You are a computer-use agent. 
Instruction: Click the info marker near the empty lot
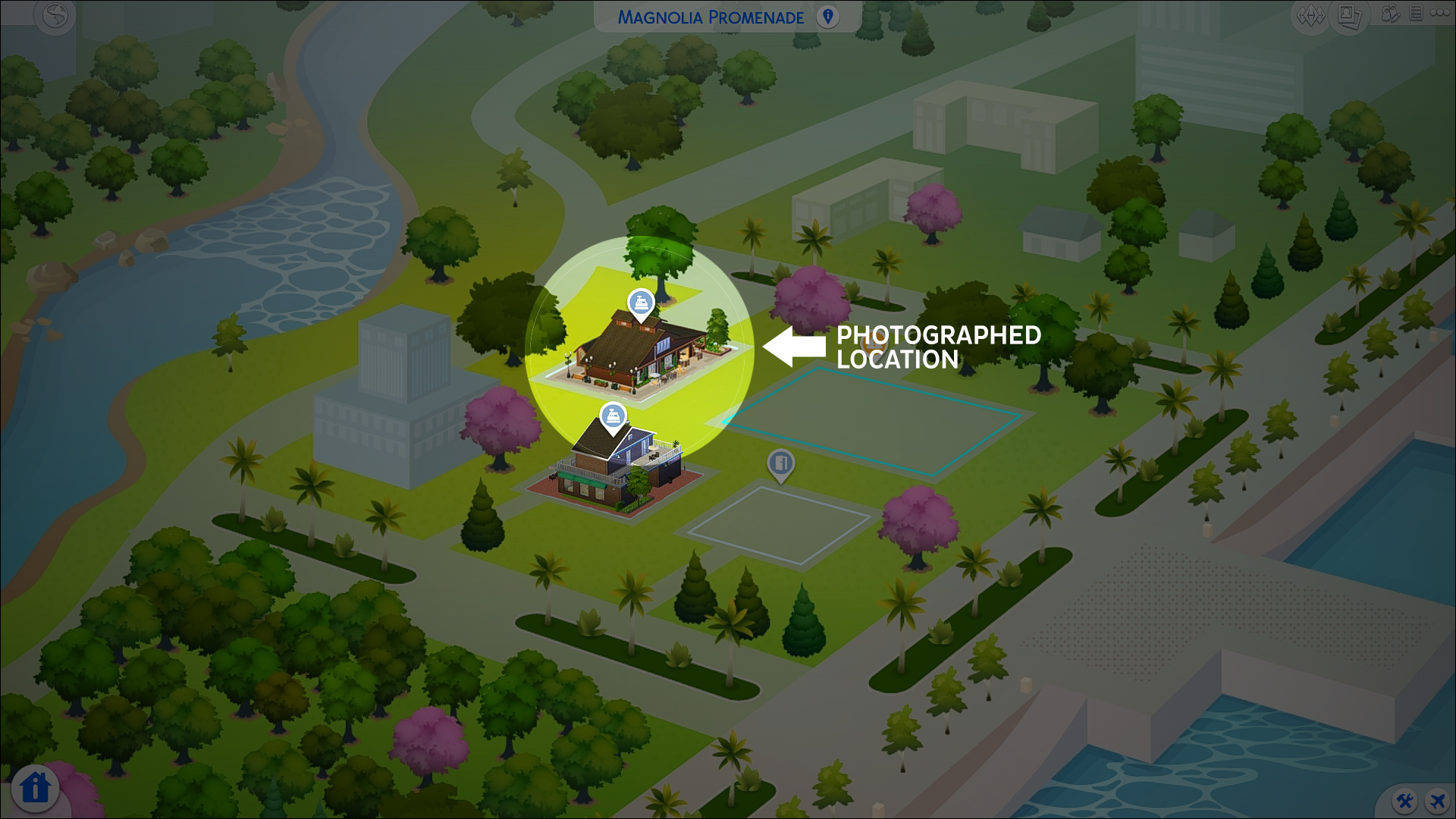point(780,463)
